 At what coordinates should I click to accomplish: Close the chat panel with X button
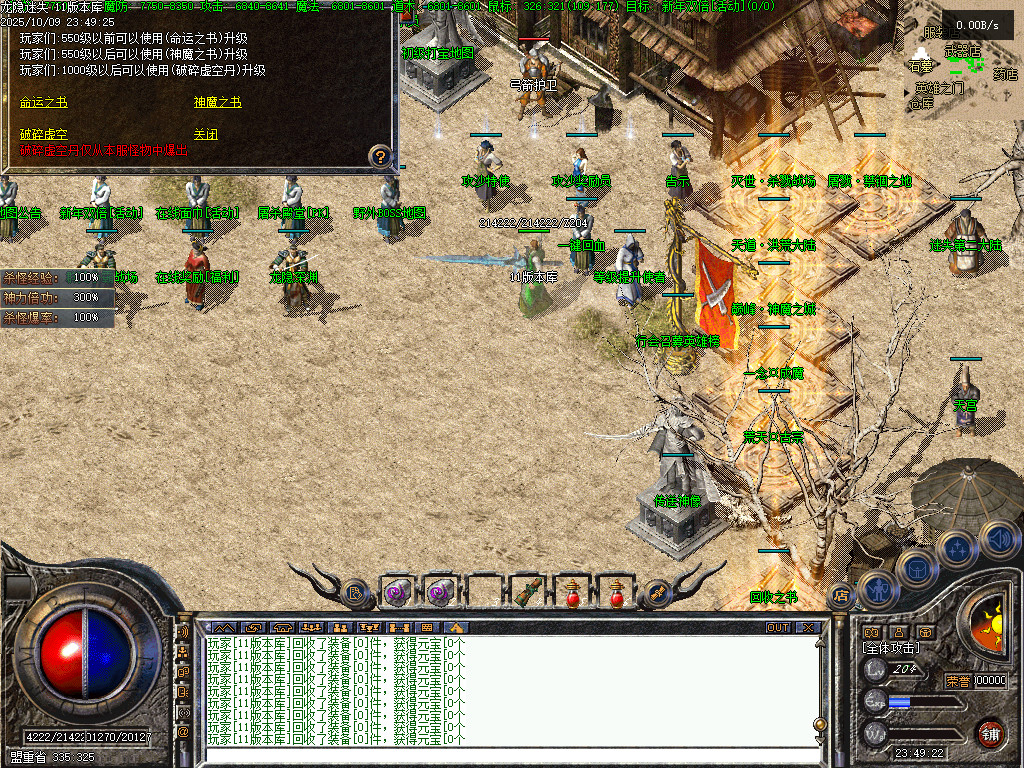[808, 628]
